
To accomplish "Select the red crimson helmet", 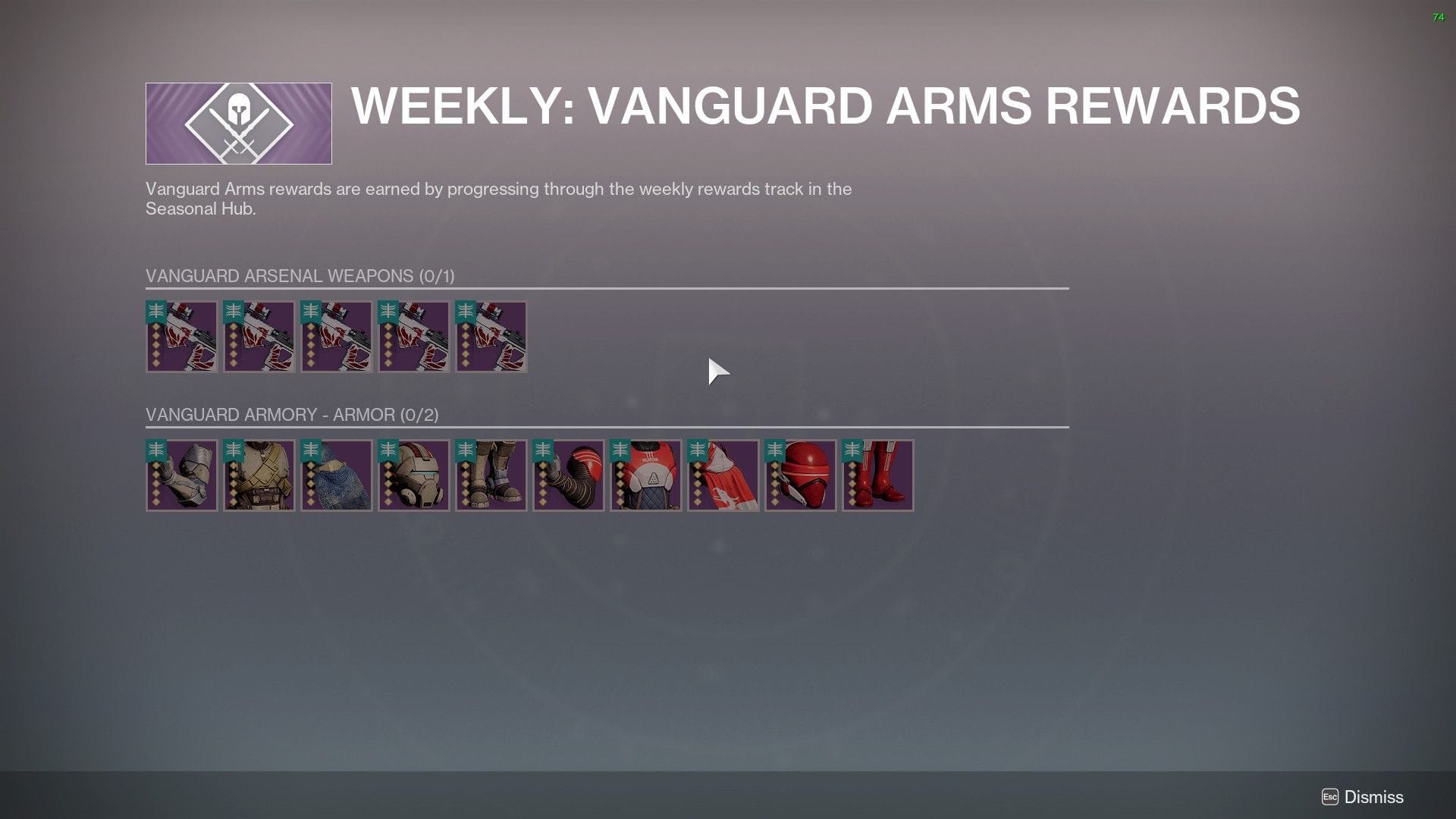I will click(x=800, y=475).
